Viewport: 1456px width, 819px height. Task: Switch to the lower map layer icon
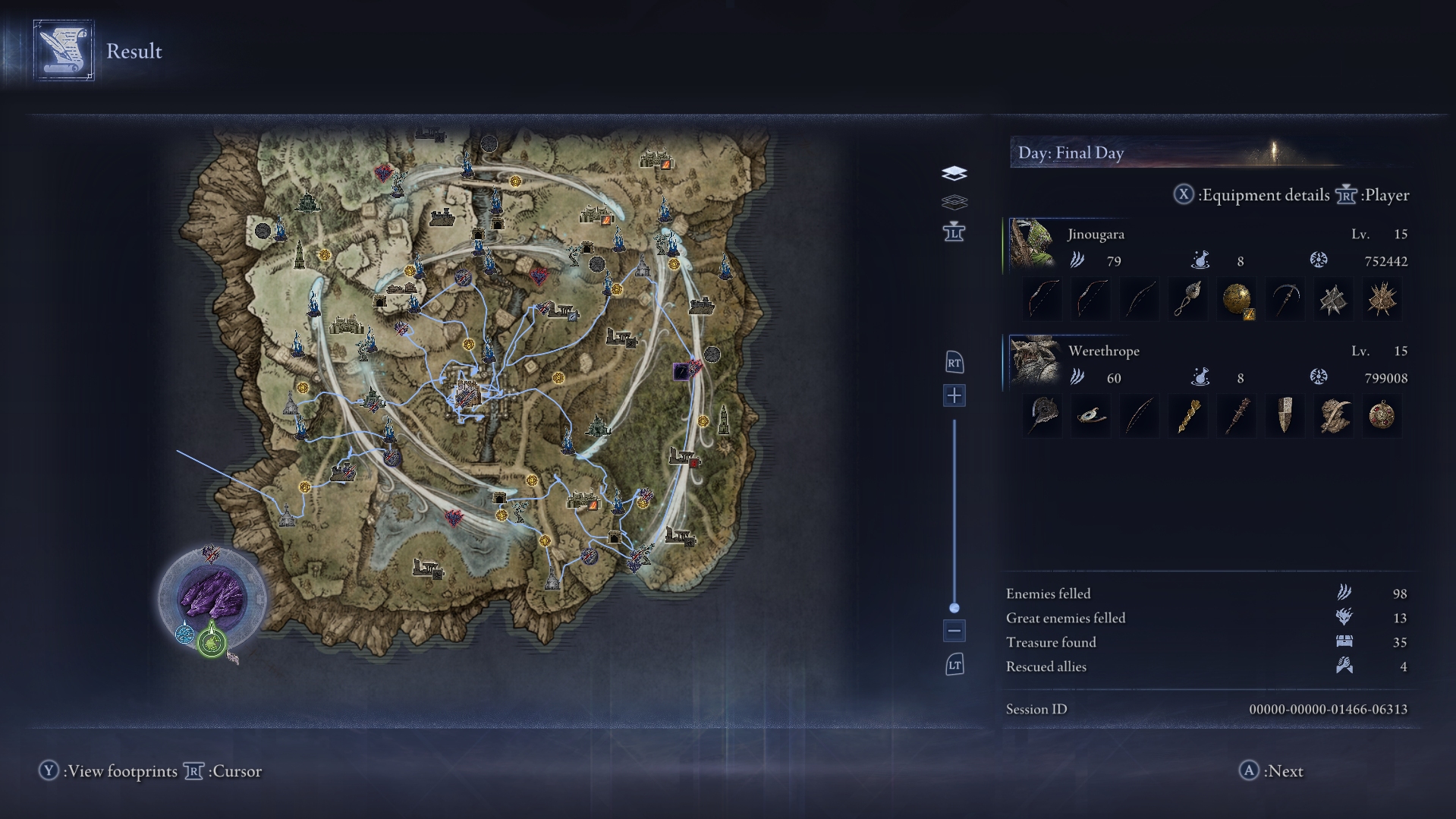coord(954,203)
